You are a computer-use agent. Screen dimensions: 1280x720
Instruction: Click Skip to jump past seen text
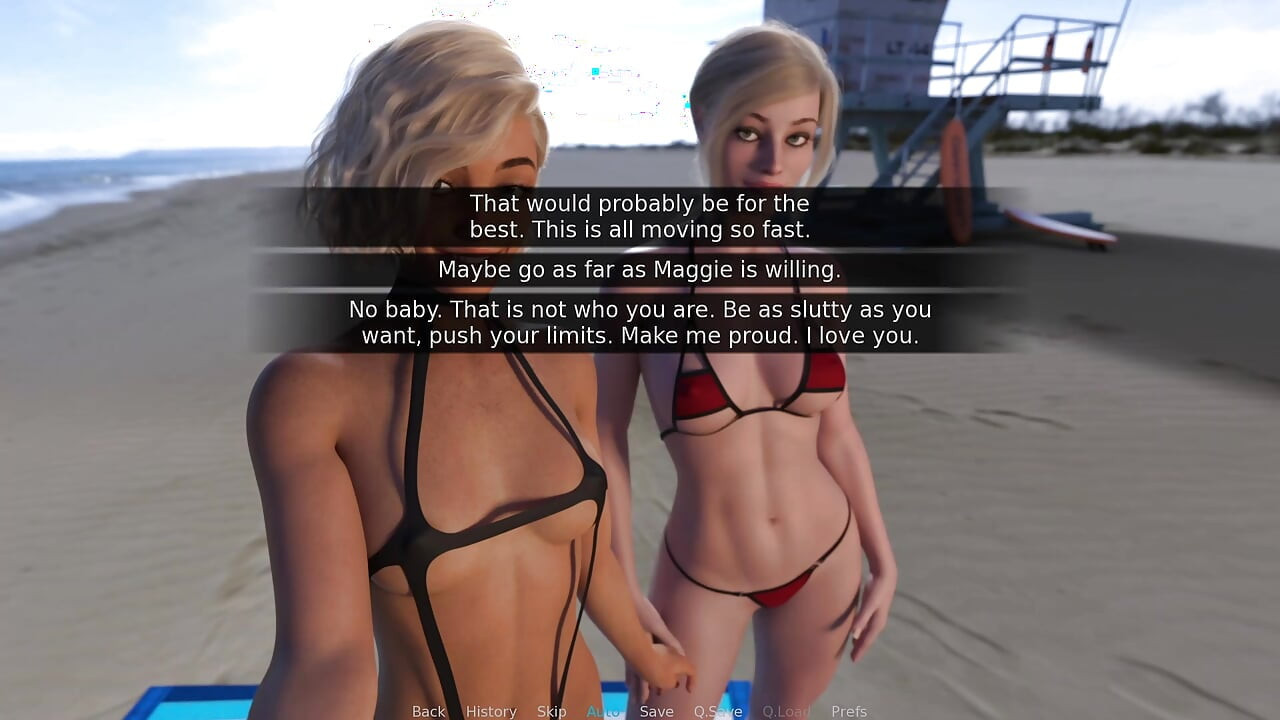(553, 711)
